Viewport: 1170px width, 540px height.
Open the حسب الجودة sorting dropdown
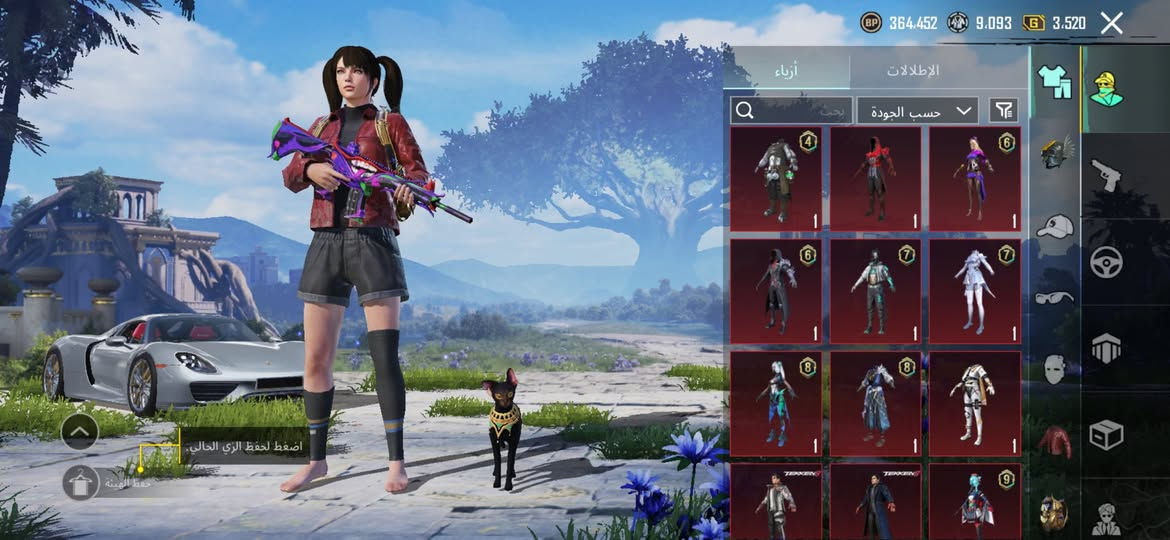pyautogui.click(x=917, y=110)
